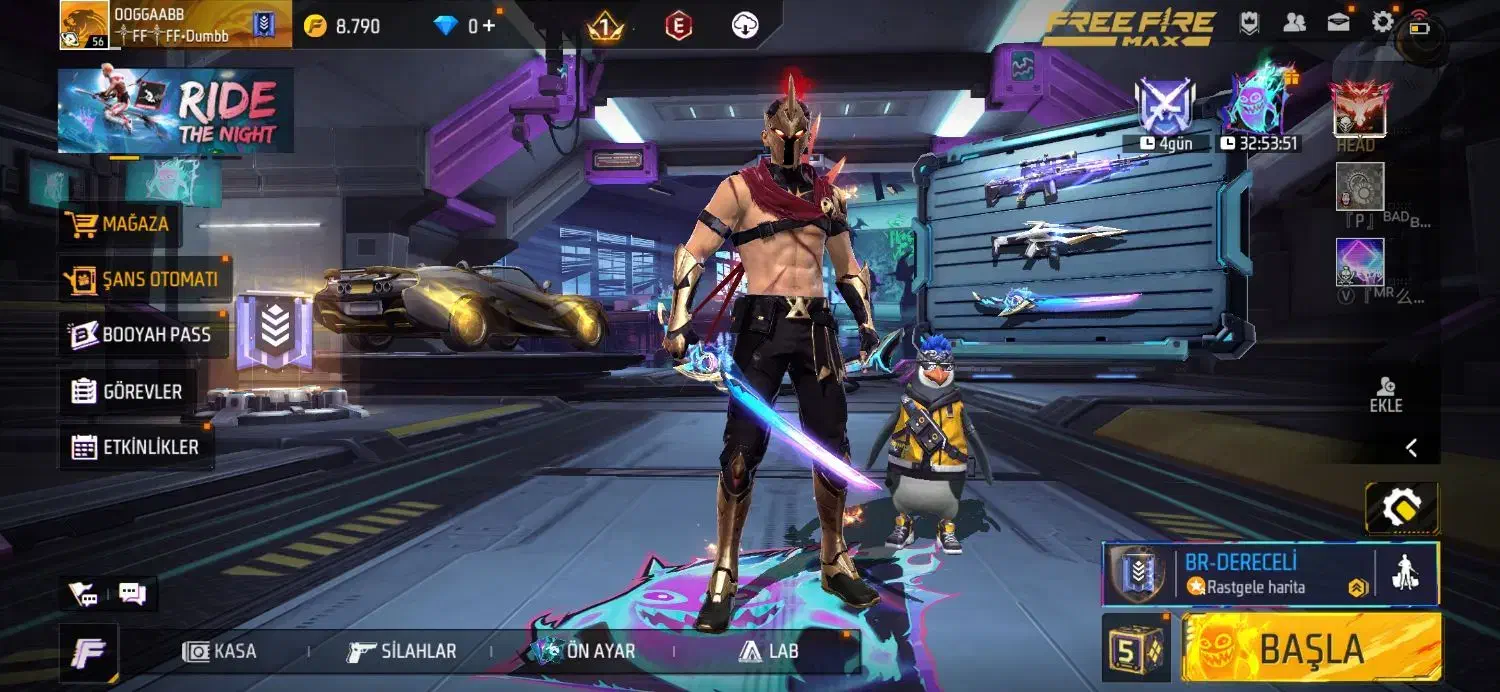Open the chat bubble icon
The height and width of the screenshot is (692, 1500).
coord(132,594)
